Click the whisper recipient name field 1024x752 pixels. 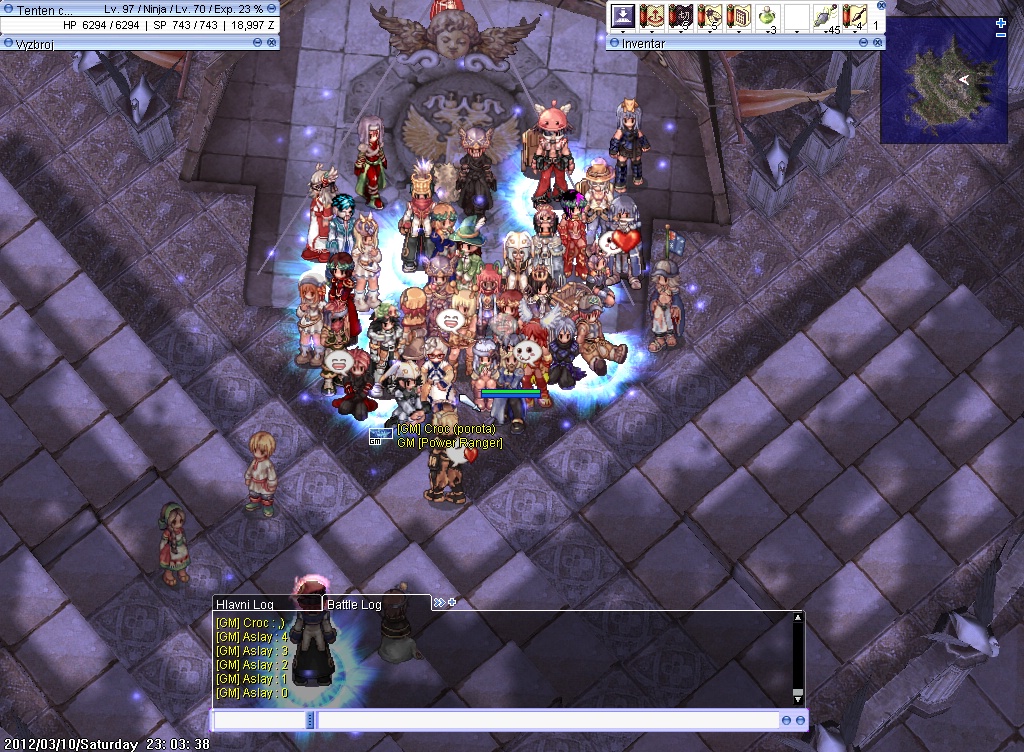pos(260,720)
